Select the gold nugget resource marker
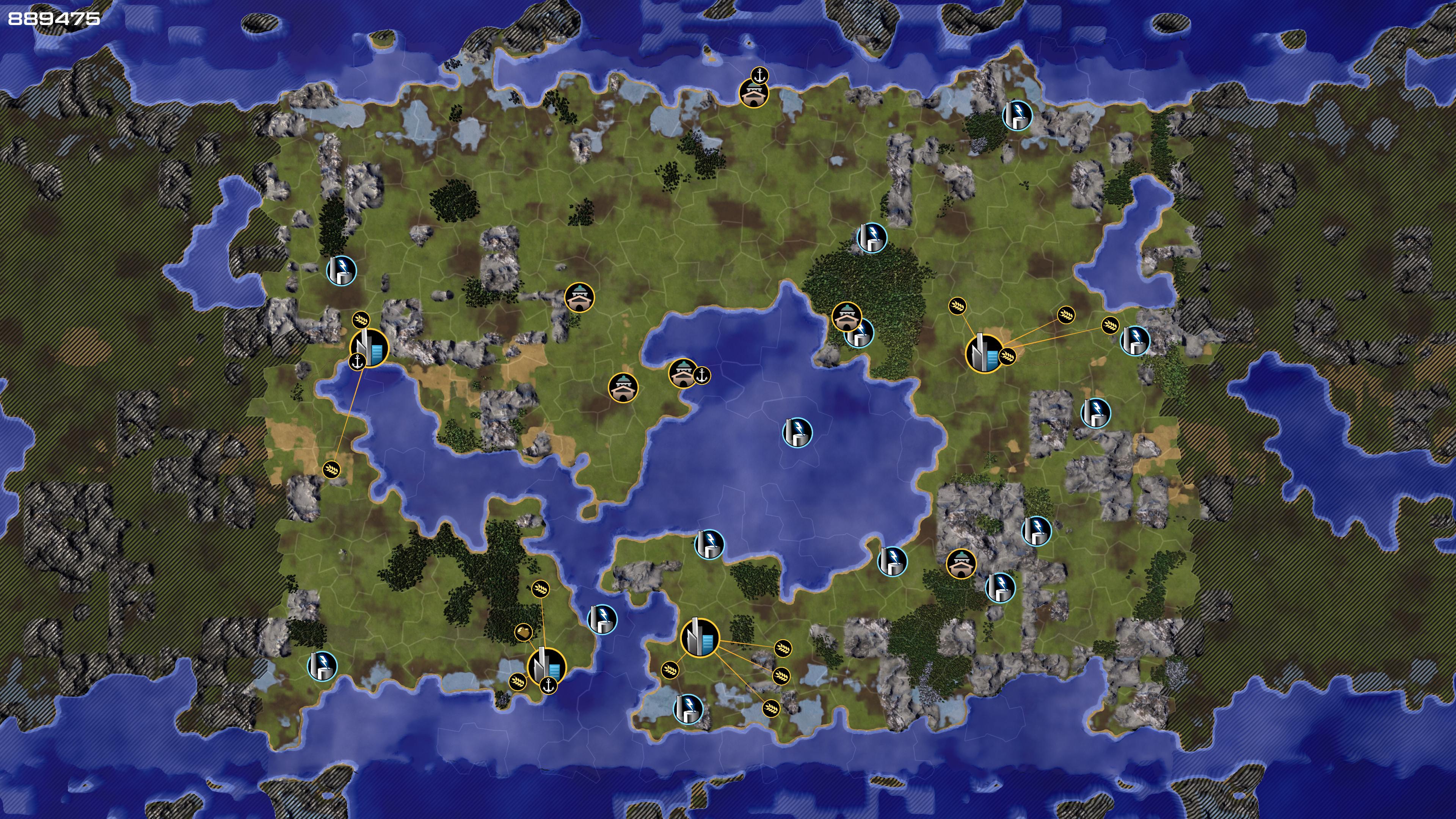 coord(523,632)
